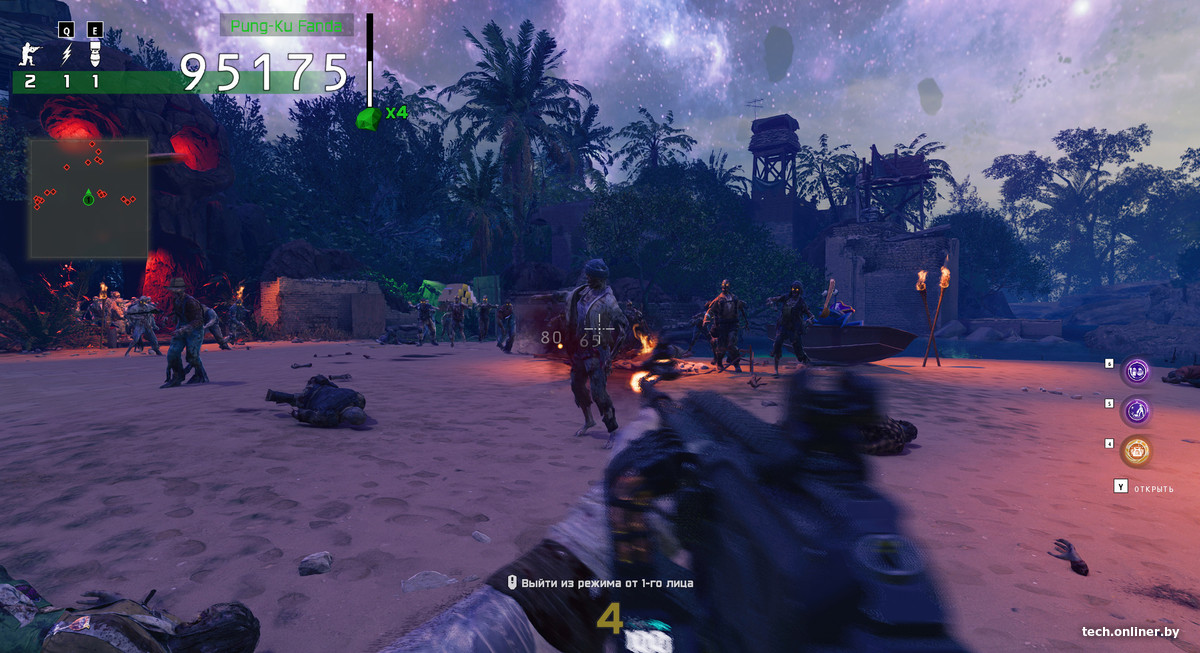Click the green gem multiplier icon
The height and width of the screenshot is (653, 1200).
pos(368,118)
